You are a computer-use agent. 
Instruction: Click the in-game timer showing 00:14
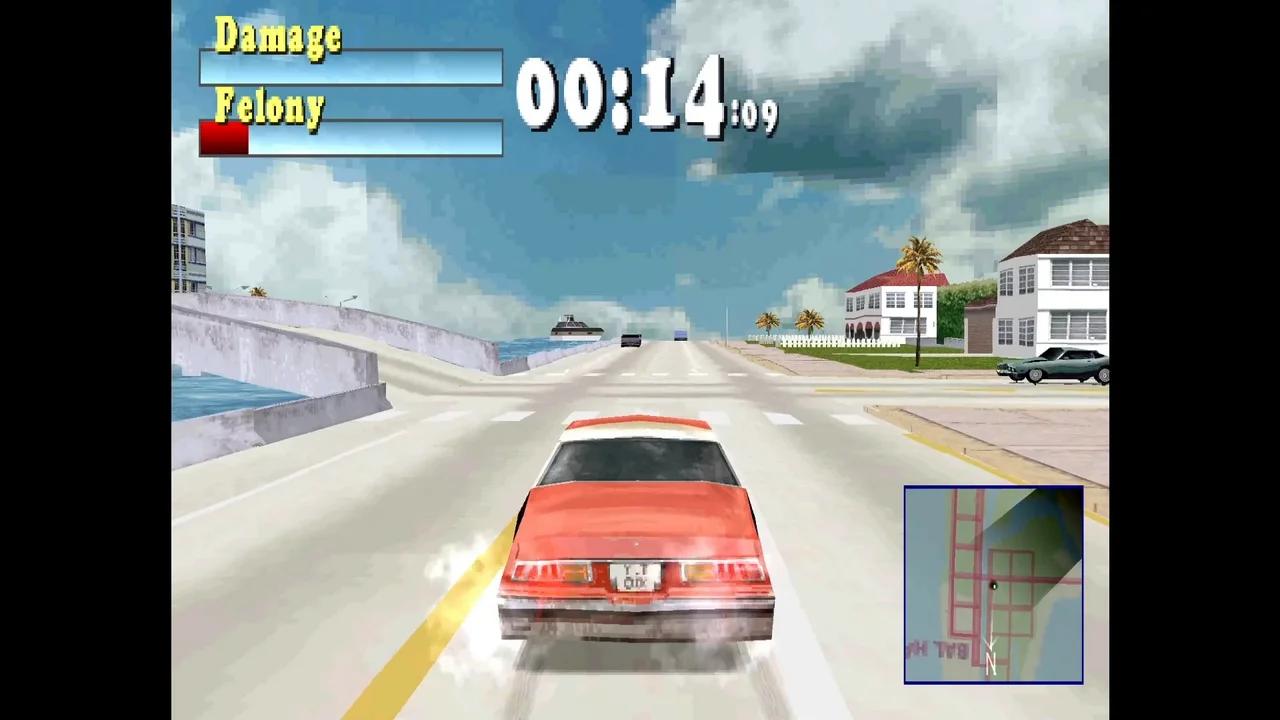[x=625, y=92]
